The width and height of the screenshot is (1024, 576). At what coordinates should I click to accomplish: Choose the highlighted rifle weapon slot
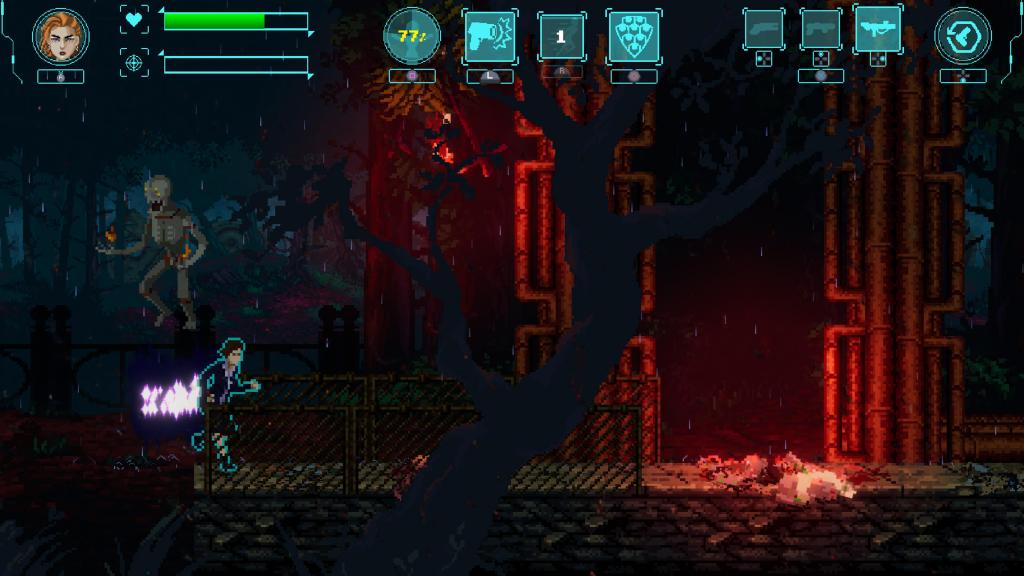pyautogui.click(x=877, y=30)
